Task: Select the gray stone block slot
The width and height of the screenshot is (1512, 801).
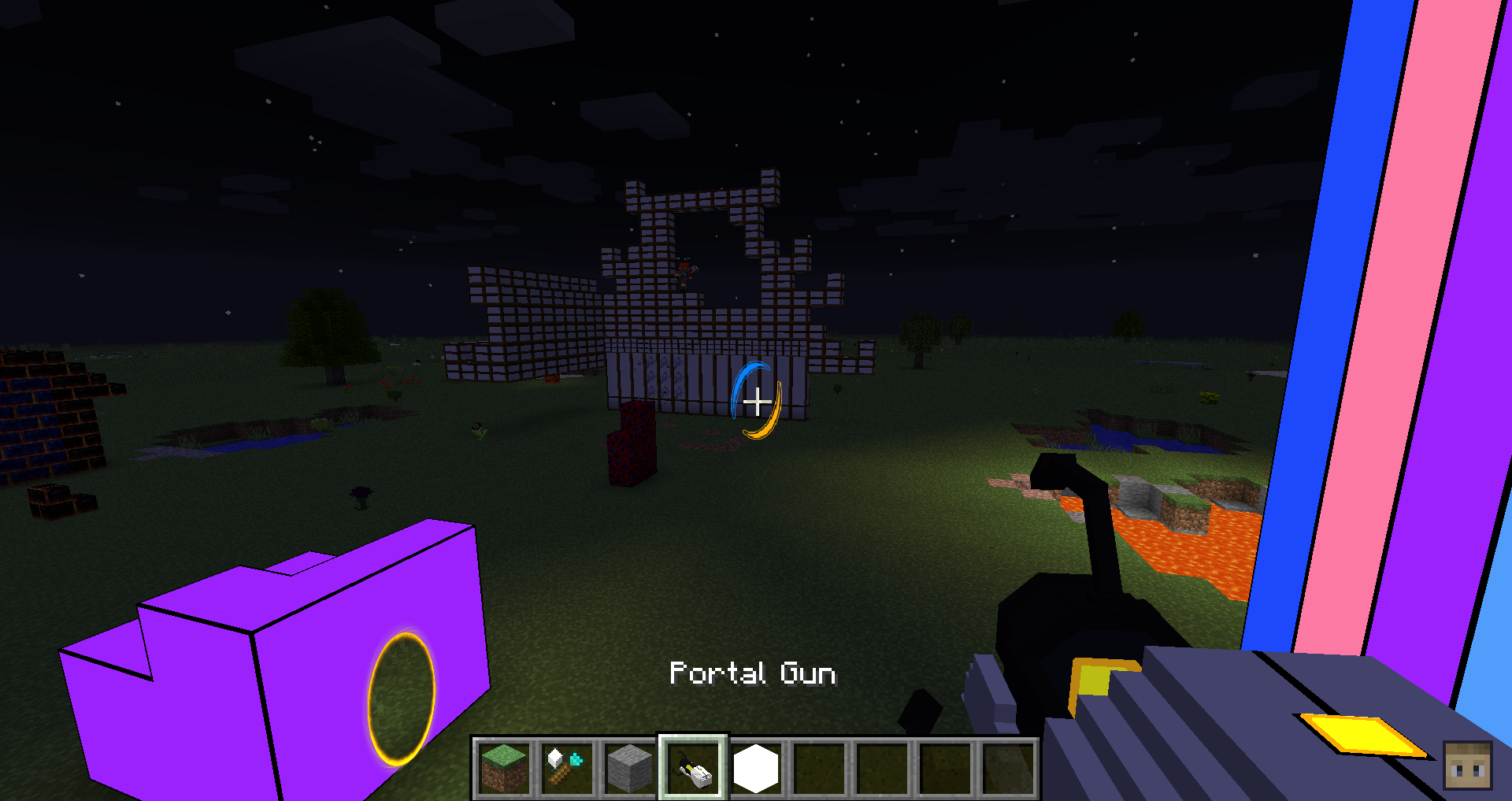Action: [629, 768]
